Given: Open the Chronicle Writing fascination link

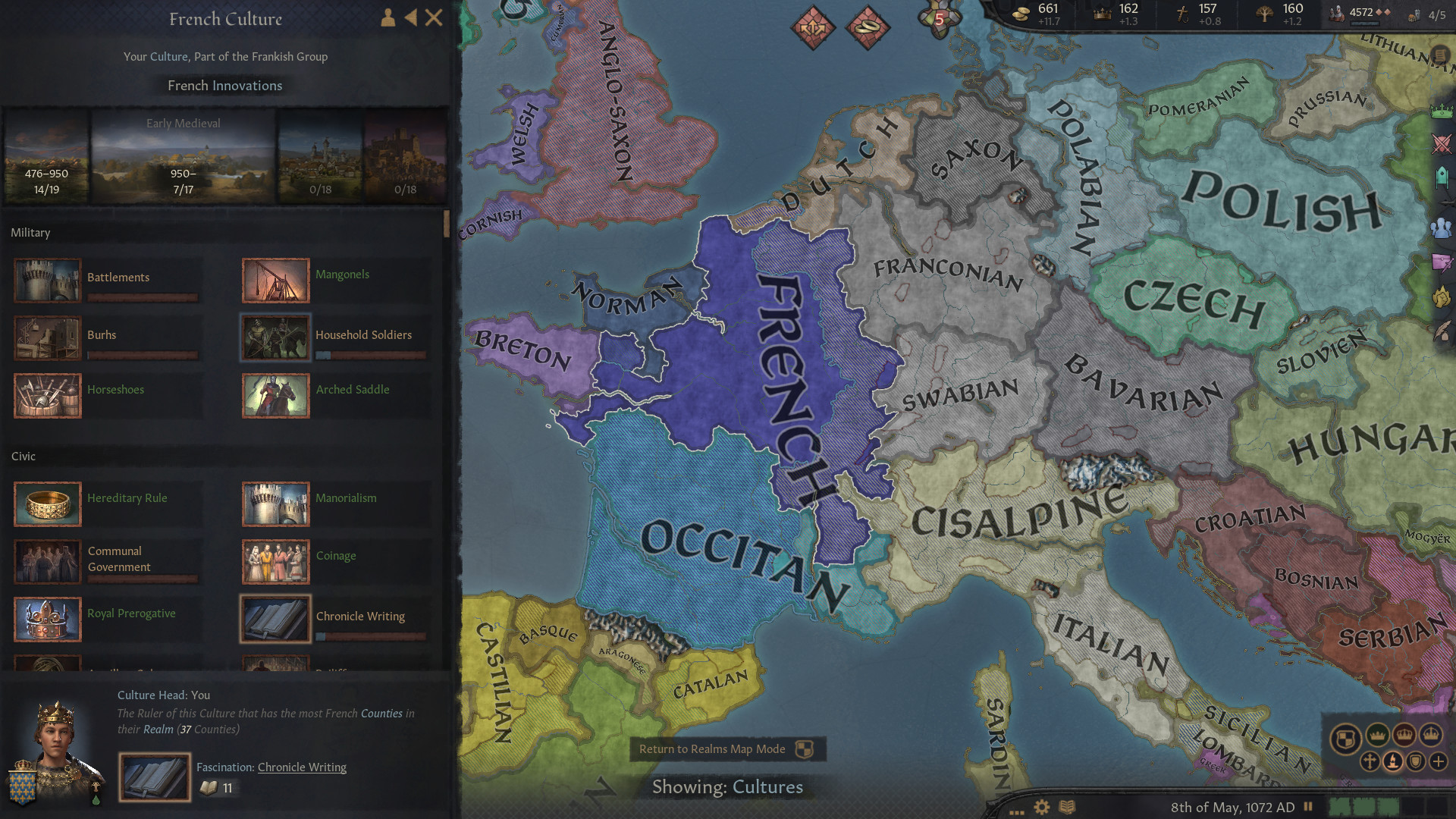Looking at the screenshot, I should pyautogui.click(x=302, y=767).
